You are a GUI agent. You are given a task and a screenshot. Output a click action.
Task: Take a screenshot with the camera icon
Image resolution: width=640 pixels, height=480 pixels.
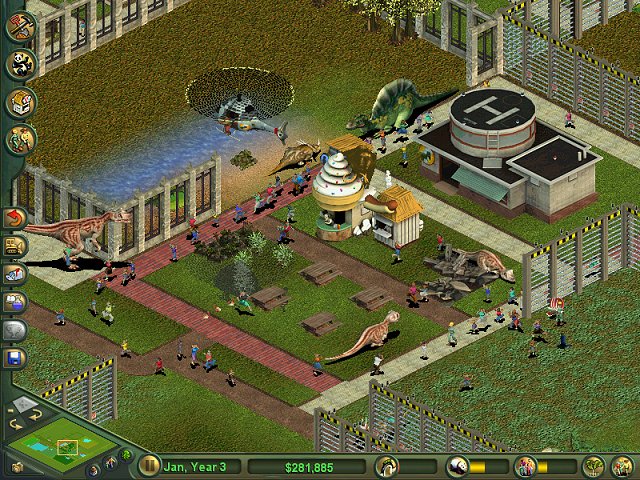16,466
